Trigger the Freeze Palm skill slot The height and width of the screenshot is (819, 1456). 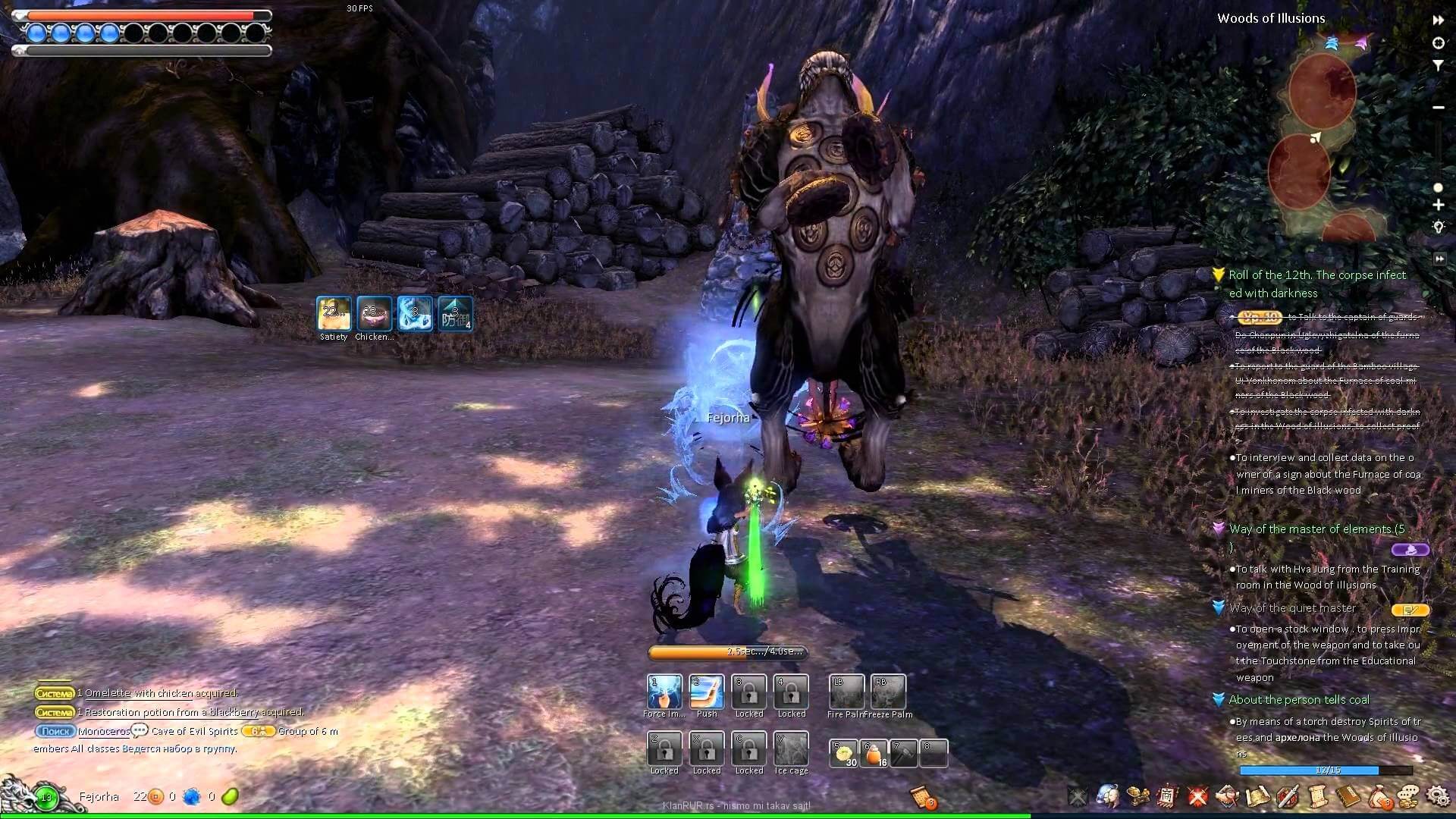(x=888, y=692)
